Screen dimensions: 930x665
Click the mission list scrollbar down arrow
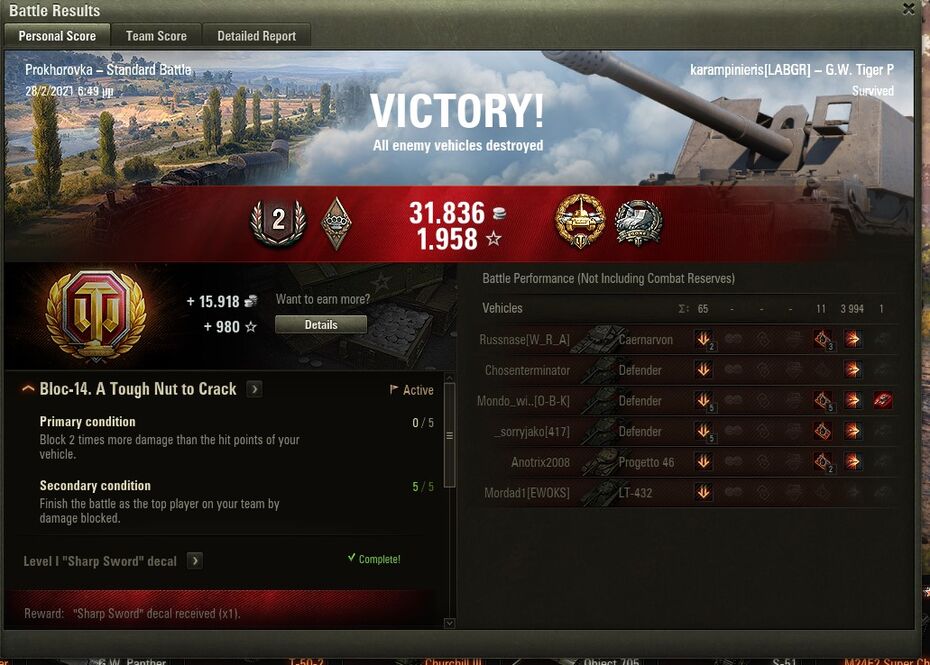click(x=449, y=623)
